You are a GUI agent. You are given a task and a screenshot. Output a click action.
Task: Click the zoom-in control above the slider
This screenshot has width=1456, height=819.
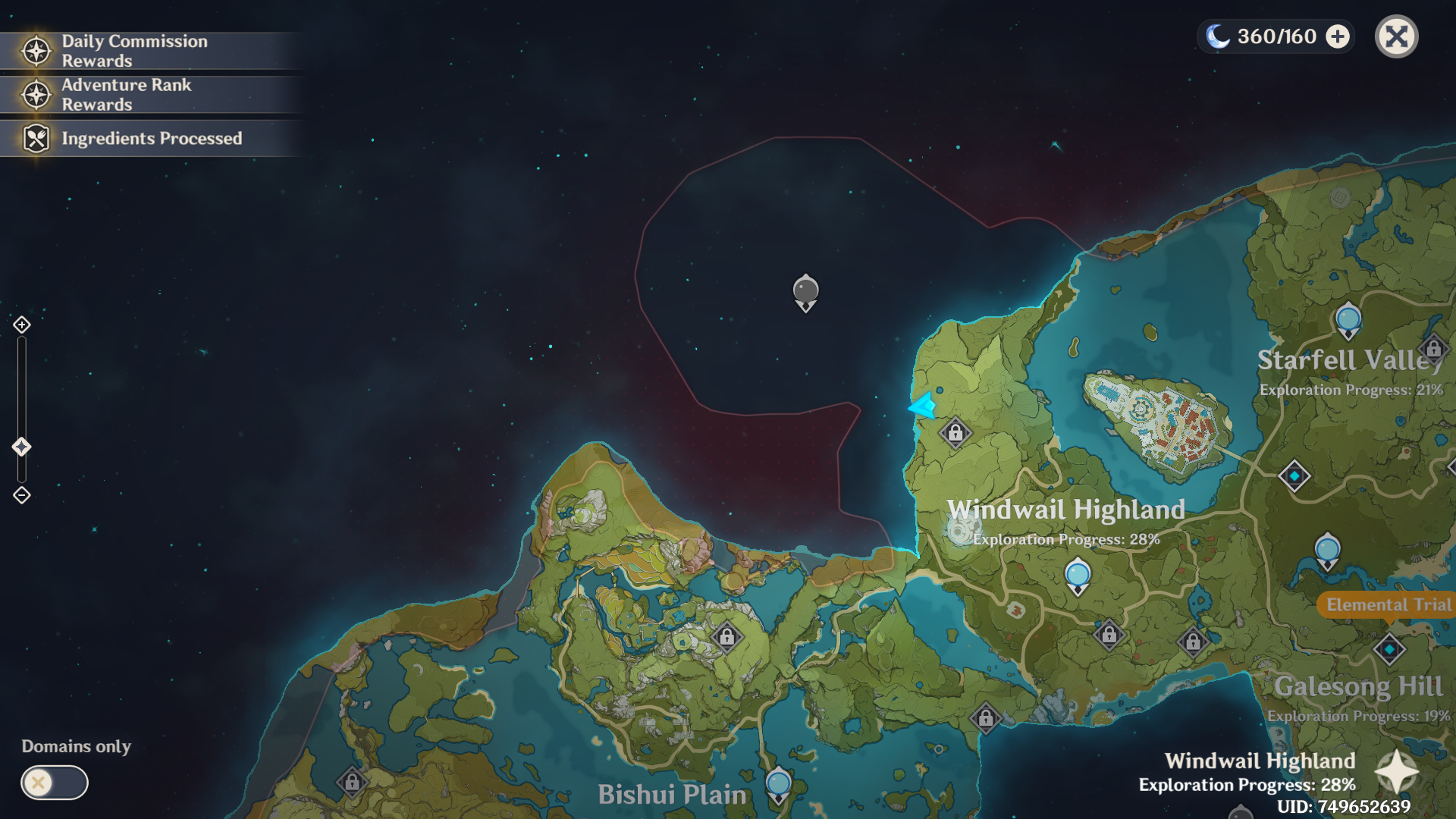pyautogui.click(x=21, y=325)
